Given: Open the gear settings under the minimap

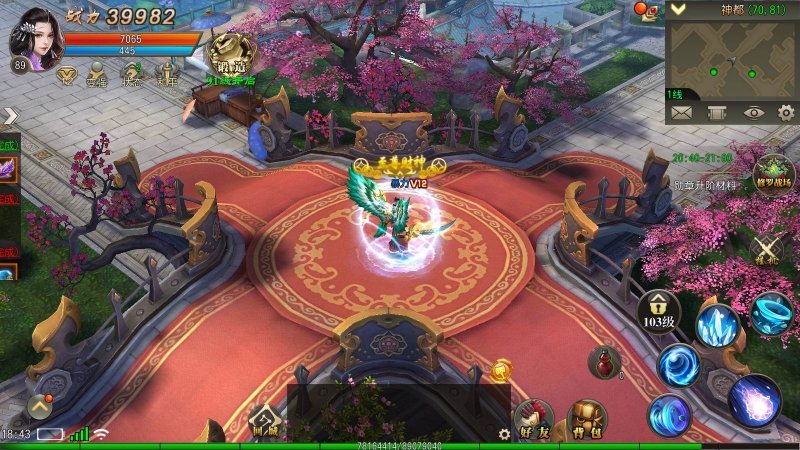Looking at the screenshot, I should [x=785, y=113].
